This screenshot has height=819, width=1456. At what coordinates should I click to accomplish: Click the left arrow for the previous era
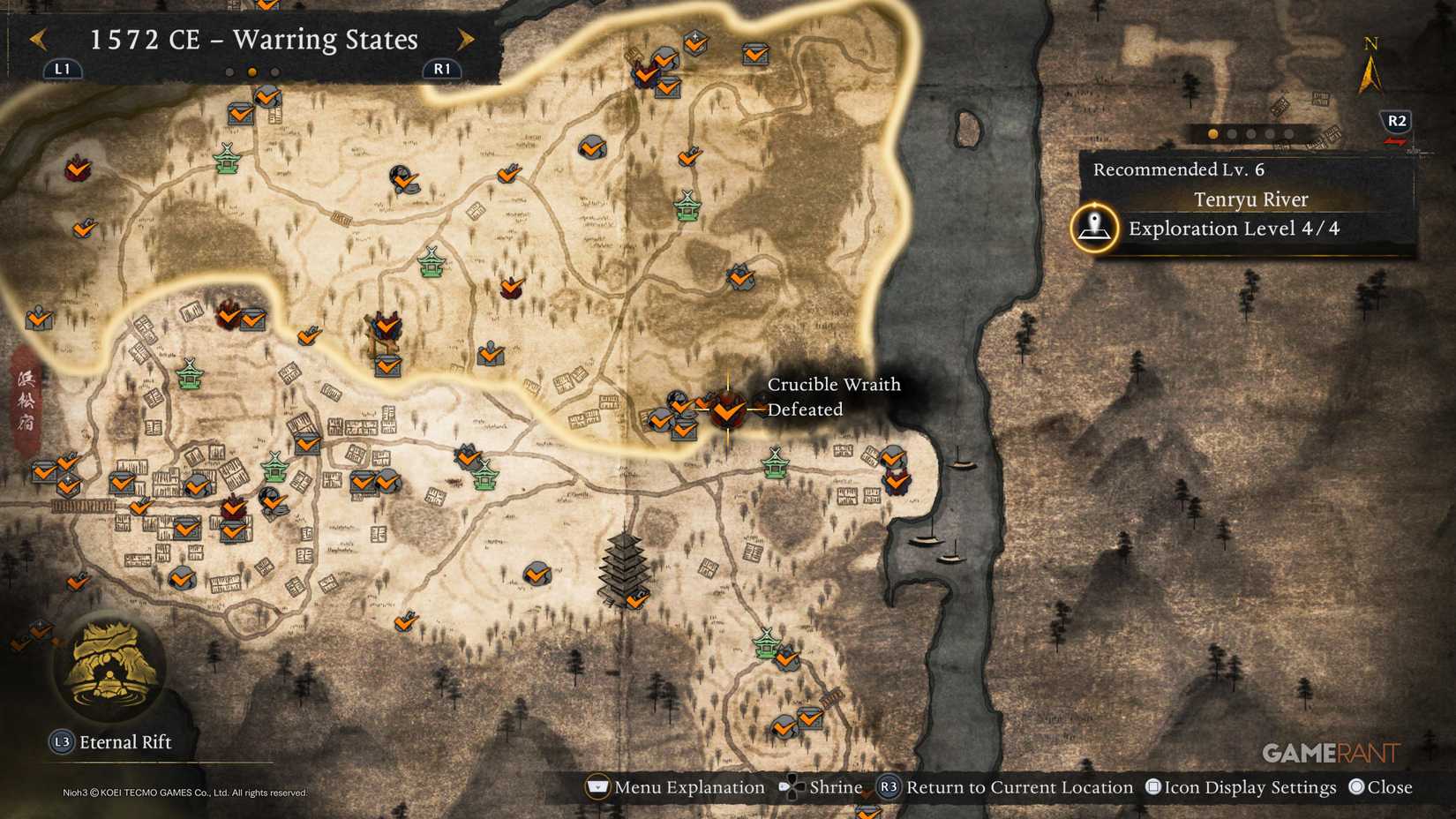coord(37,39)
